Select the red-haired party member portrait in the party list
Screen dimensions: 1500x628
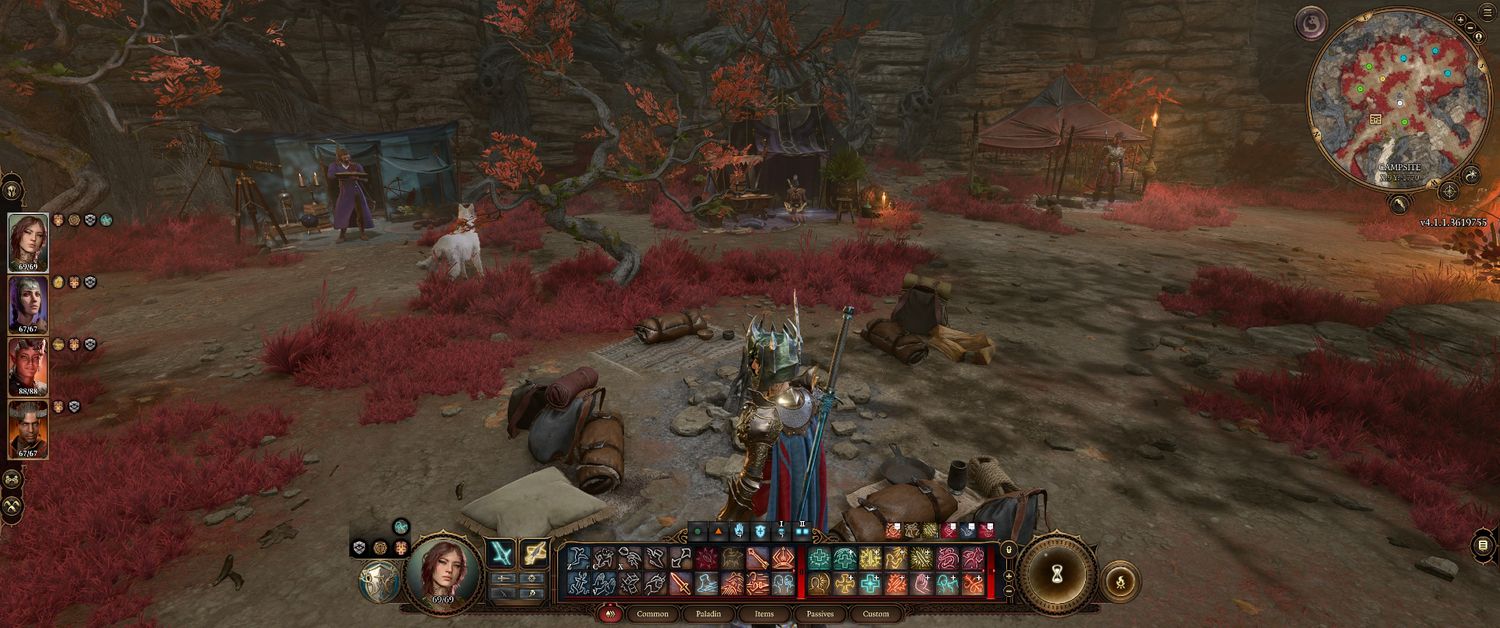tap(28, 241)
